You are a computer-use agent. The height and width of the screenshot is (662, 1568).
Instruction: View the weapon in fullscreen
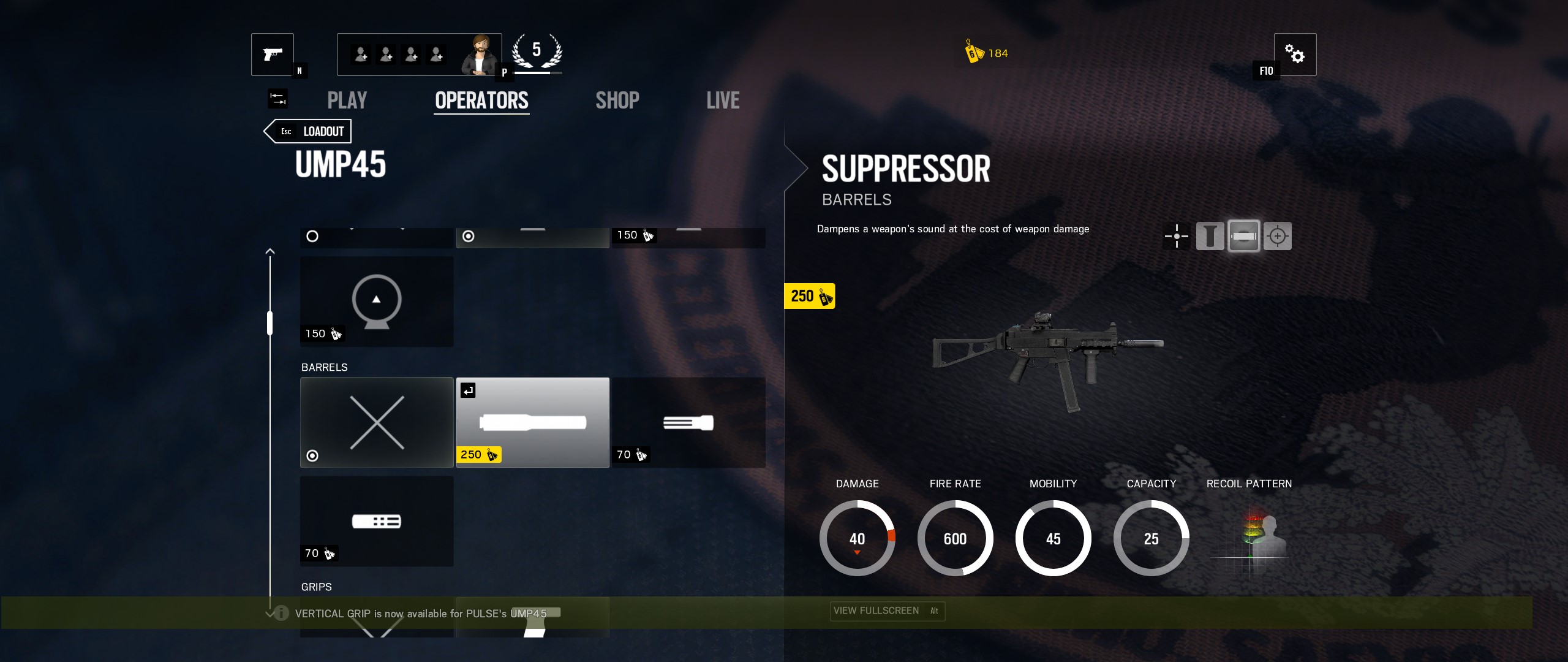pyautogui.click(x=887, y=611)
